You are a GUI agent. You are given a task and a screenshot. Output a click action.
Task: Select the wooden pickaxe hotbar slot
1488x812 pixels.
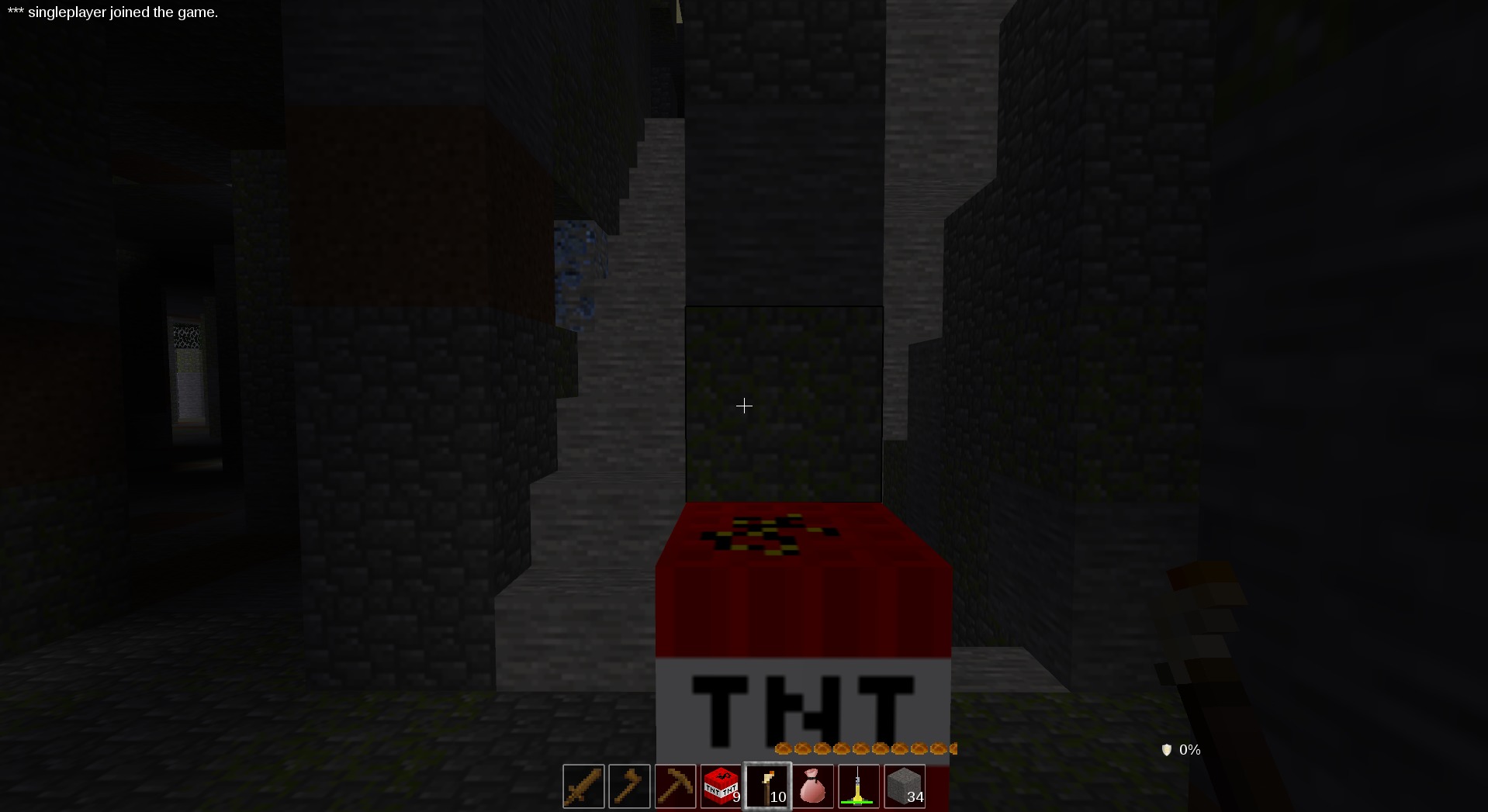pos(676,786)
